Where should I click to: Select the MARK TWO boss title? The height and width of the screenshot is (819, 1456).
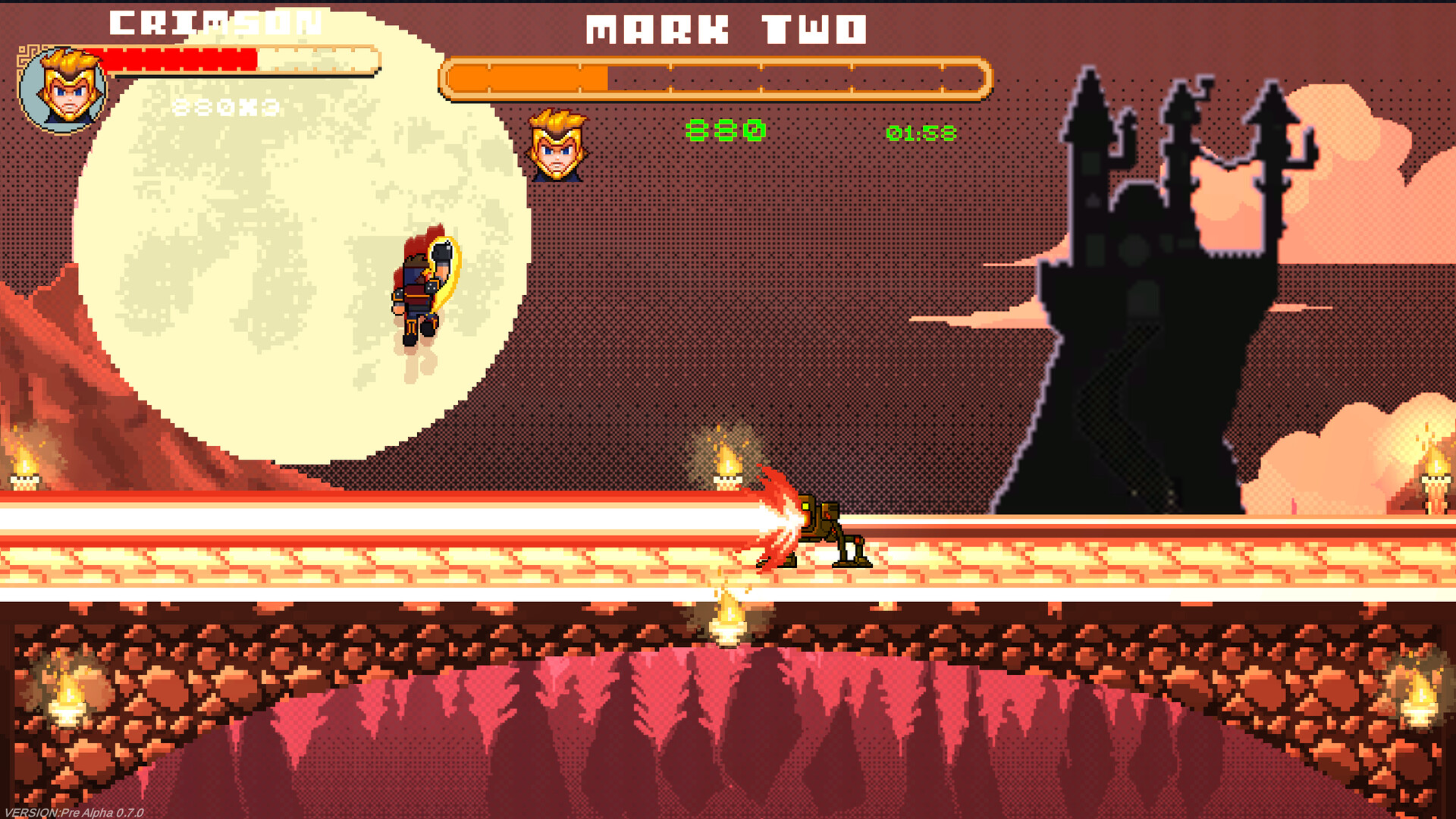click(x=728, y=28)
